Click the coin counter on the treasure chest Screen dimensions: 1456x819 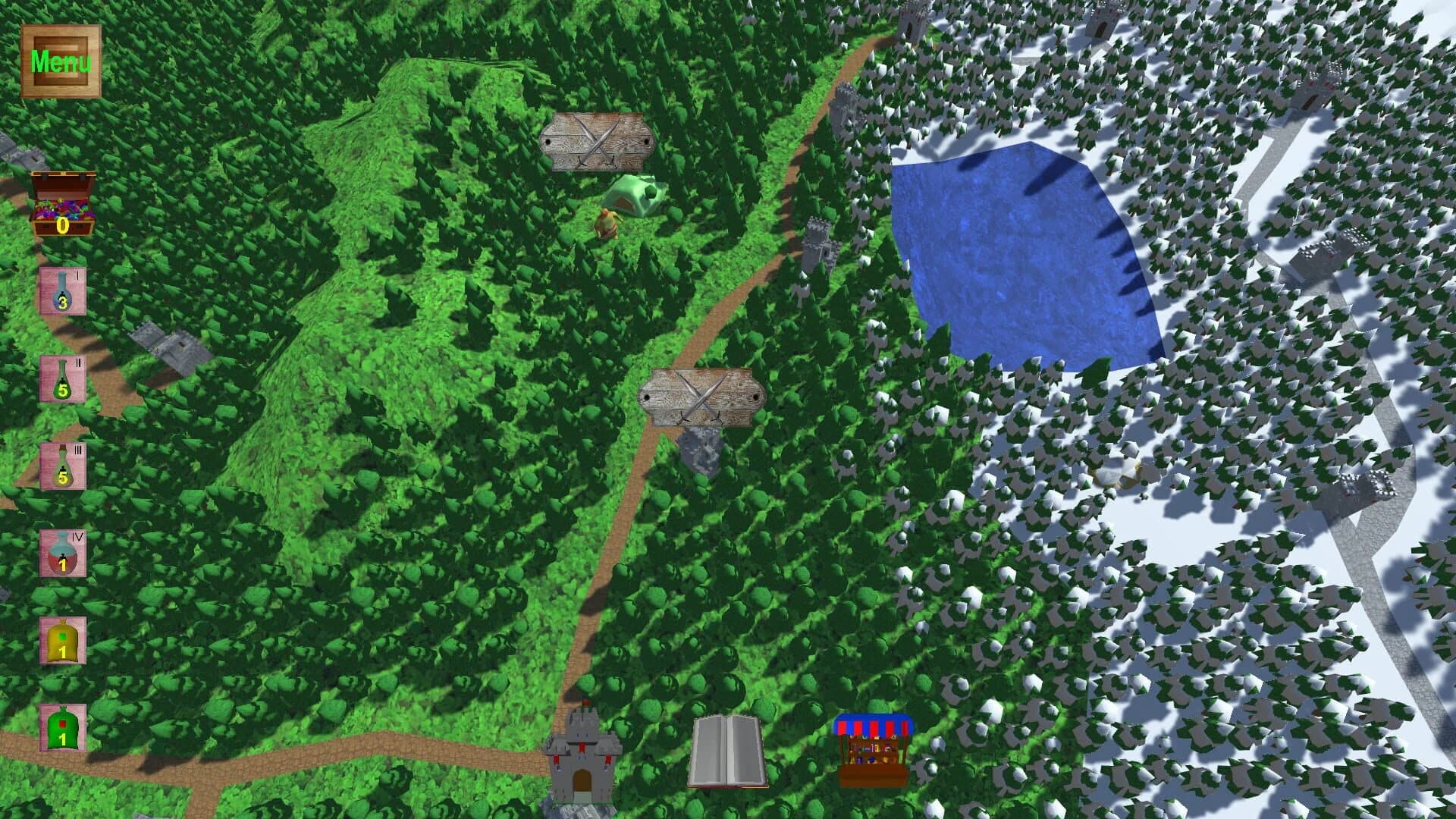pyautogui.click(x=62, y=227)
